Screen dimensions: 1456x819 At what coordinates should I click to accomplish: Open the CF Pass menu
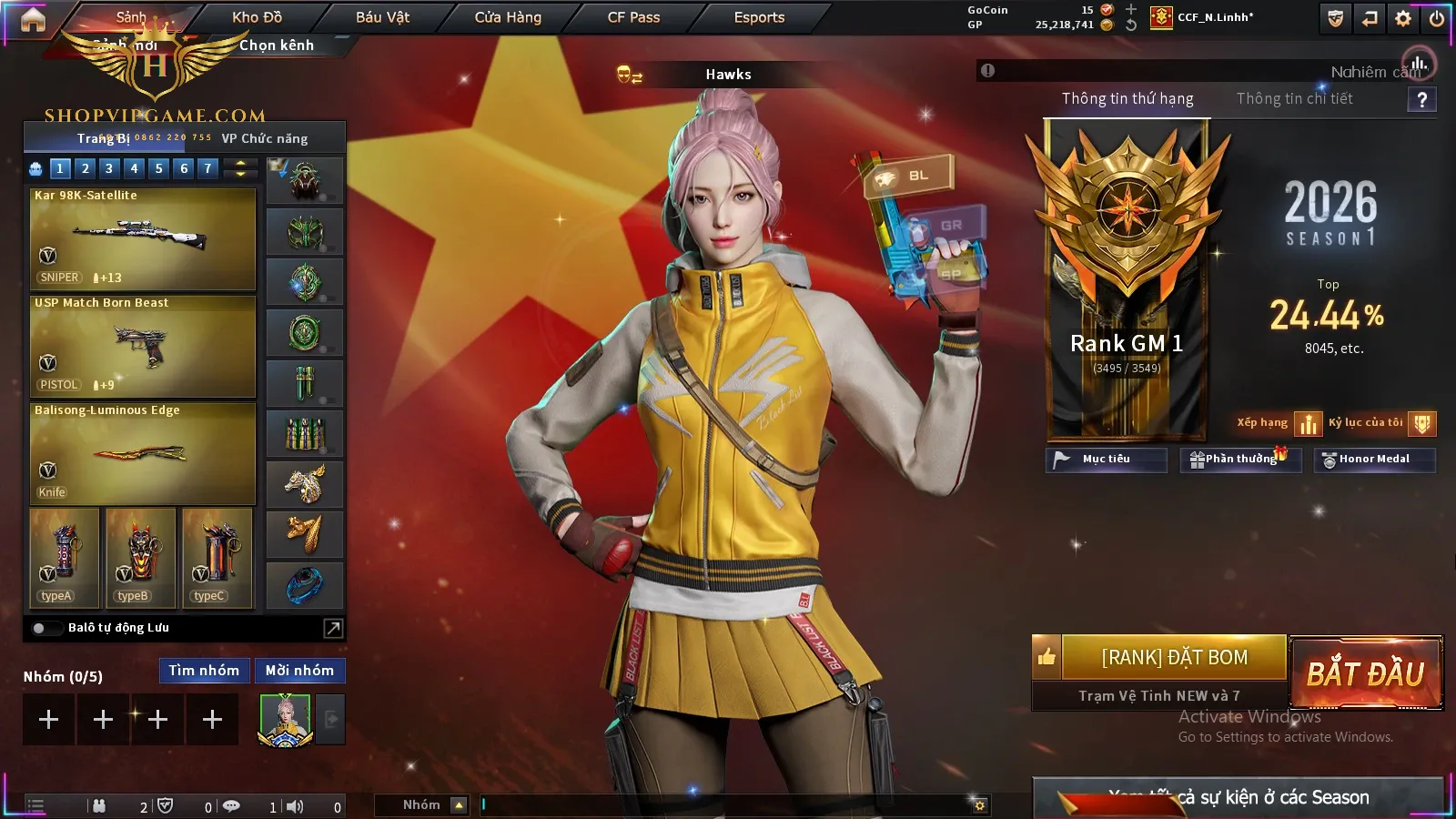click(x=633, y=17)
